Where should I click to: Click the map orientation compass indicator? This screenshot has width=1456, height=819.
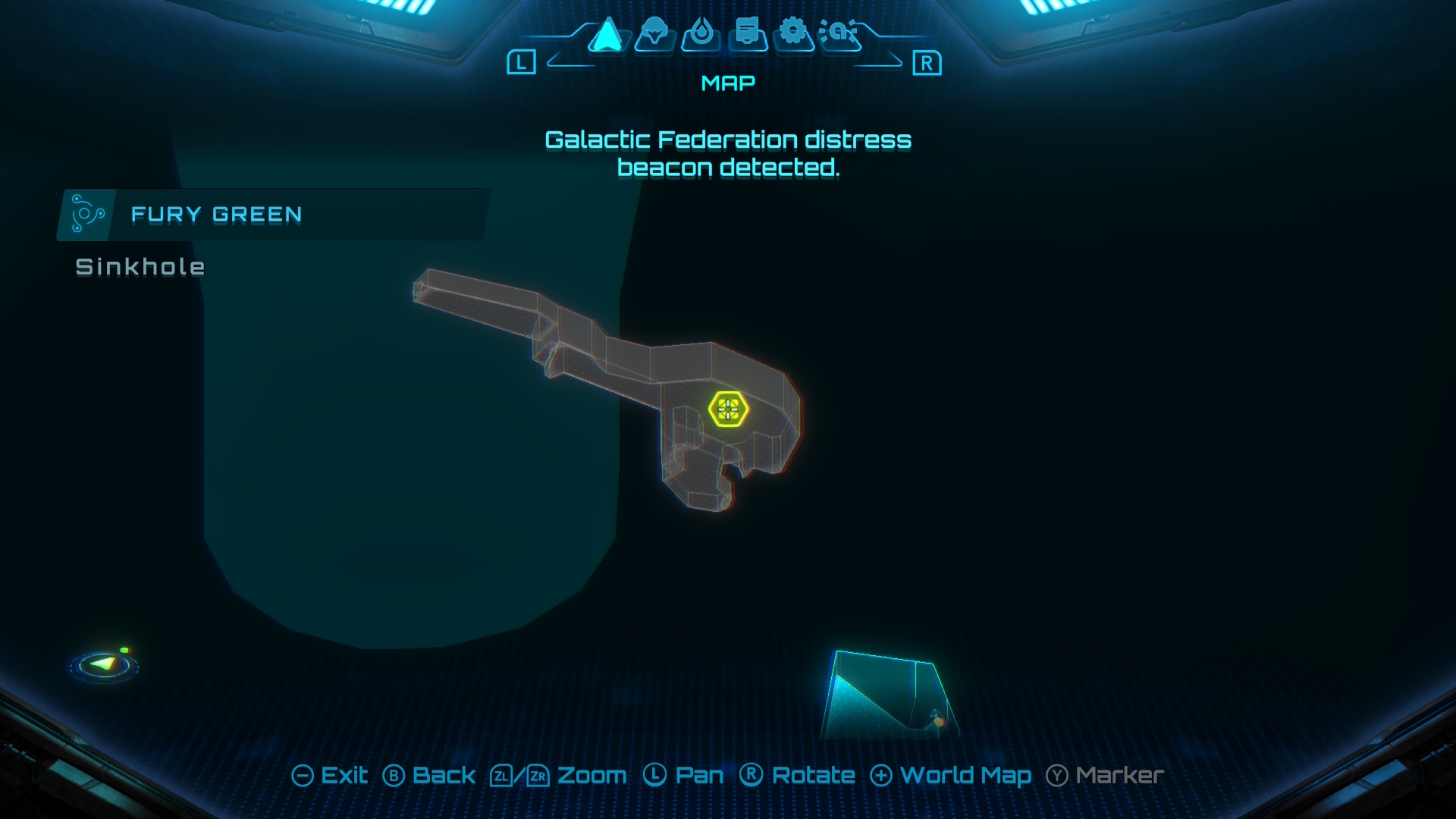coord(104,665)
